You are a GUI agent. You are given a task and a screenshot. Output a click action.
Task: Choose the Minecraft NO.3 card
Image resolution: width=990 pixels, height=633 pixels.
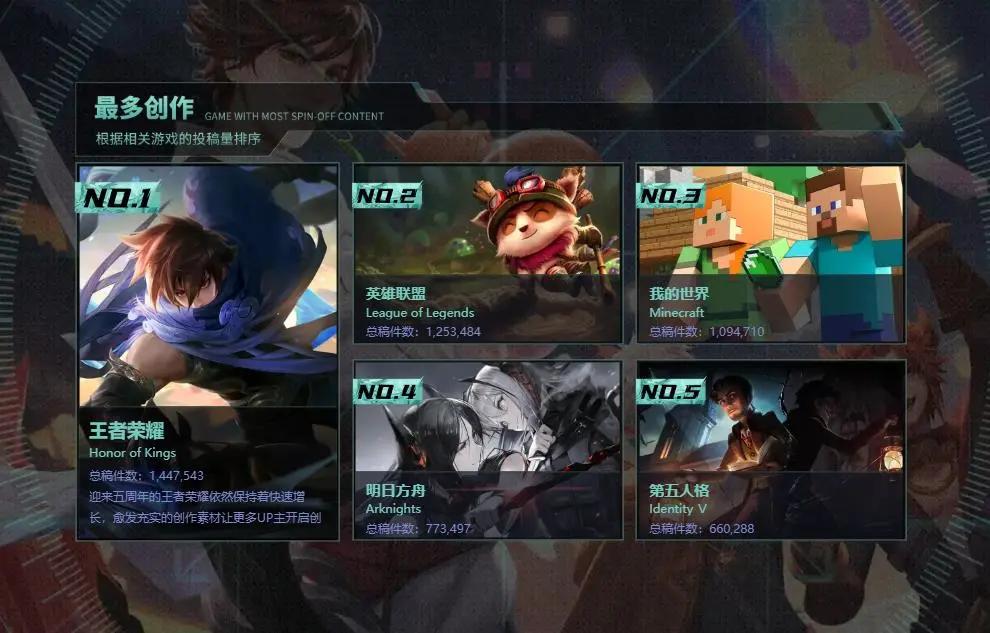tap(771, 254)
